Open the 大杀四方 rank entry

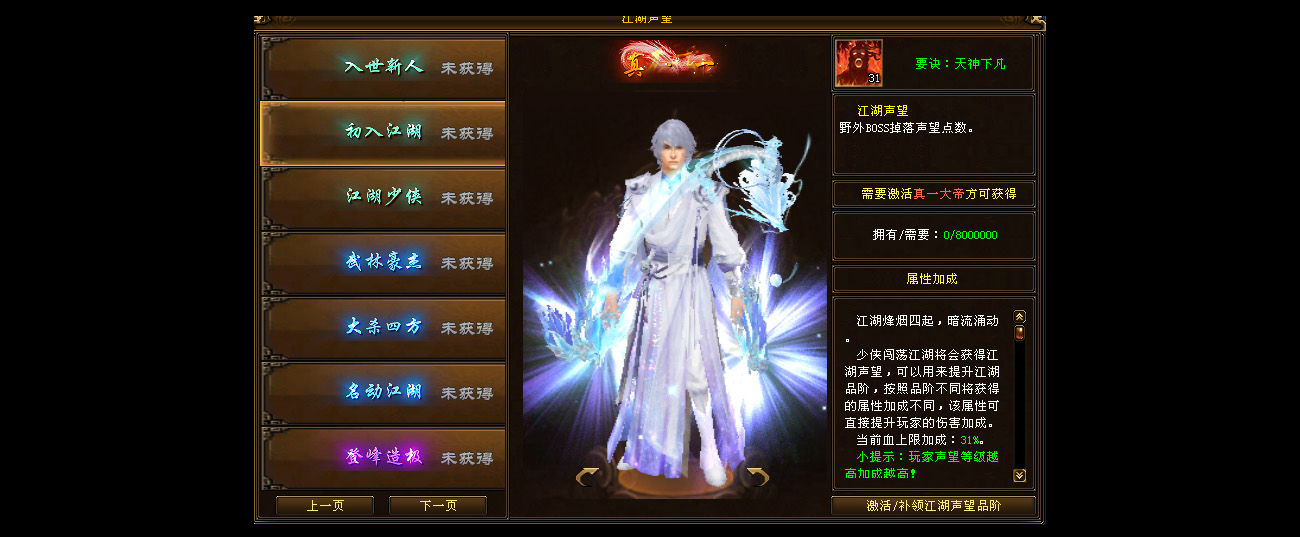click(383, 328)
